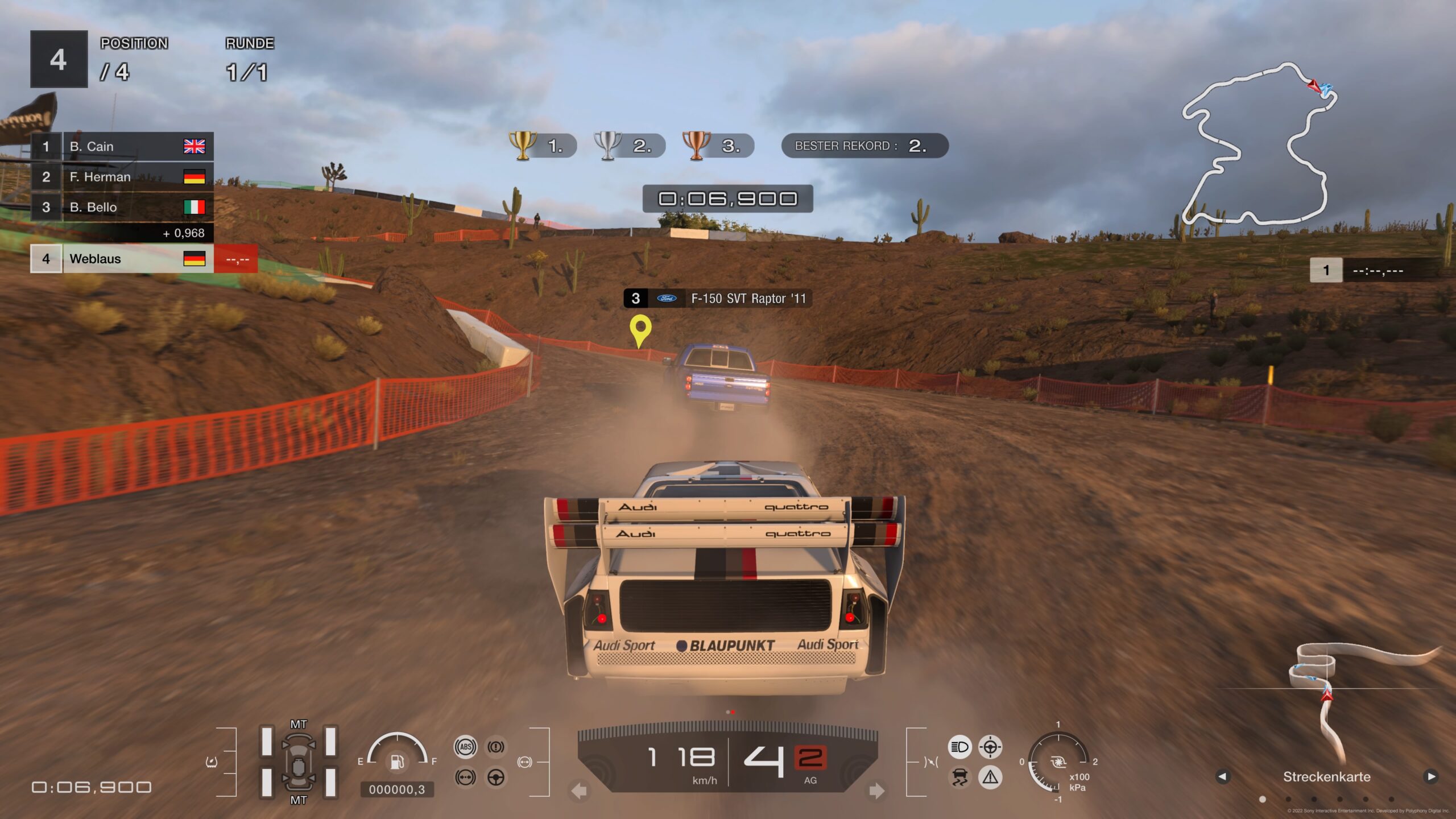
Task: Click the turbo boost pressure gauge
Action: [1058, 763]
